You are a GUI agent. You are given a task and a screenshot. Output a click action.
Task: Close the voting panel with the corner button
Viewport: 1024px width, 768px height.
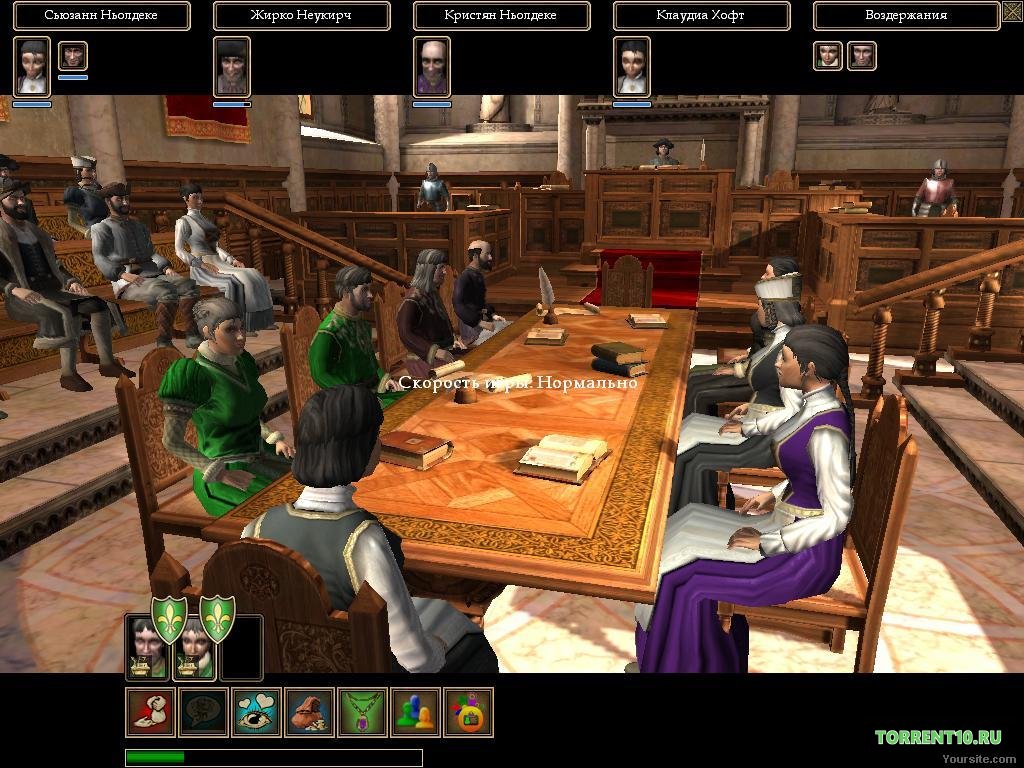click(x=1012, y=13)
